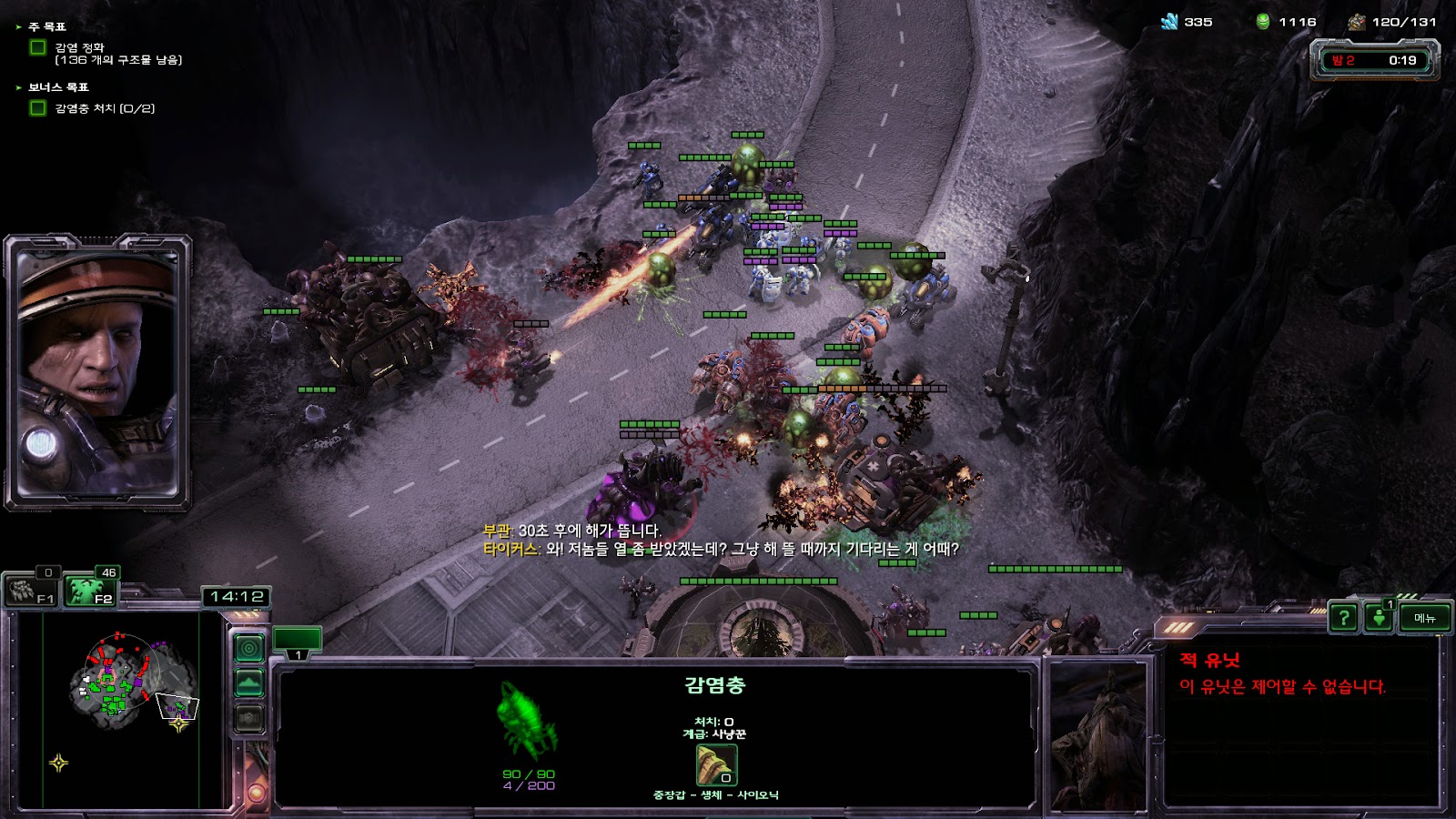Open the question mark help button

tap(1343, 618)
